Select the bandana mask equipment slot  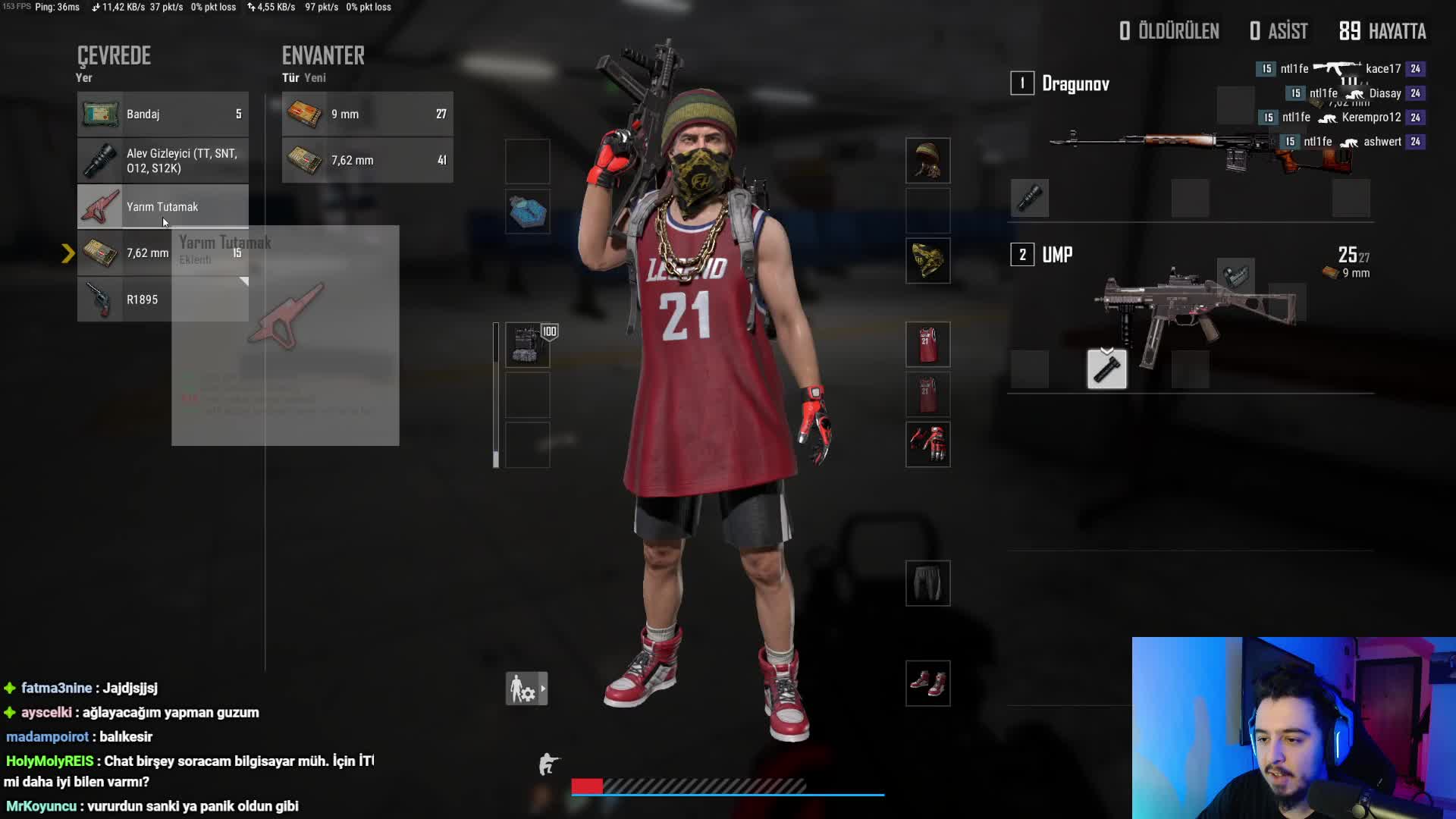pyautogui.click(x=927, y=261)
